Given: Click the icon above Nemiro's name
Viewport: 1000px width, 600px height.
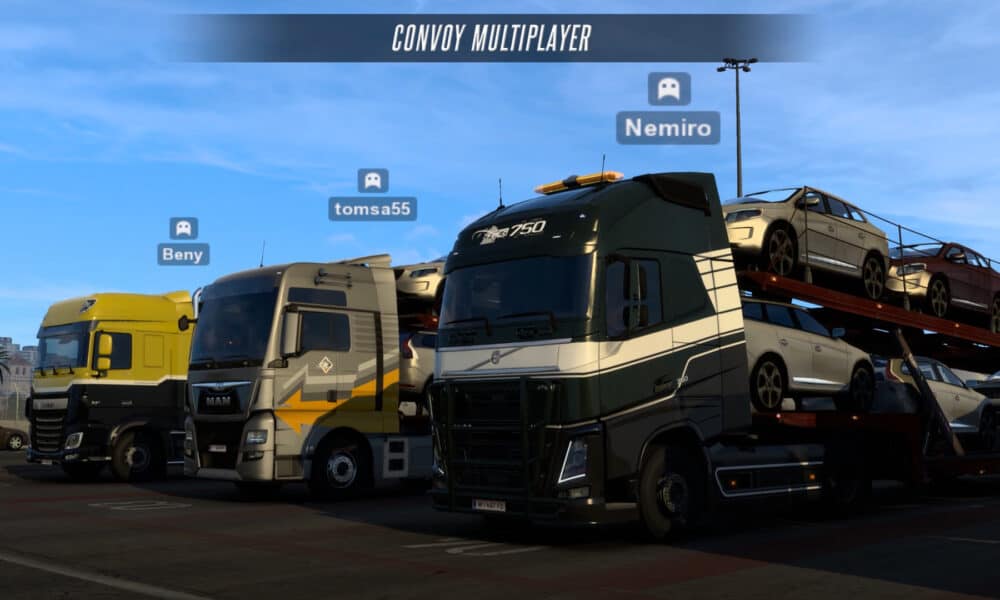Looking at the screenshot, I should pyautogui.click(x=668, y=89).
